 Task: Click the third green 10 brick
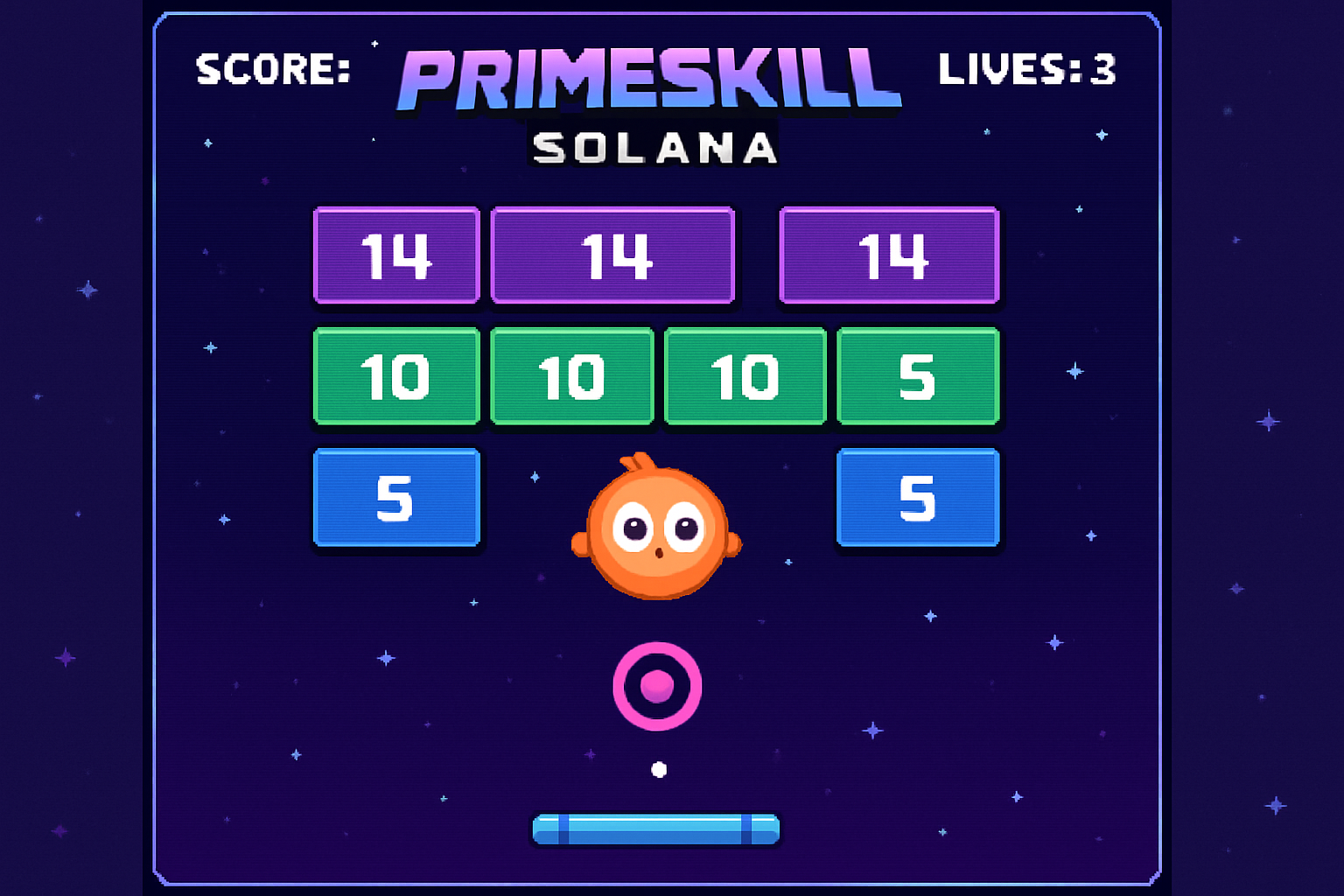point(744,377)
